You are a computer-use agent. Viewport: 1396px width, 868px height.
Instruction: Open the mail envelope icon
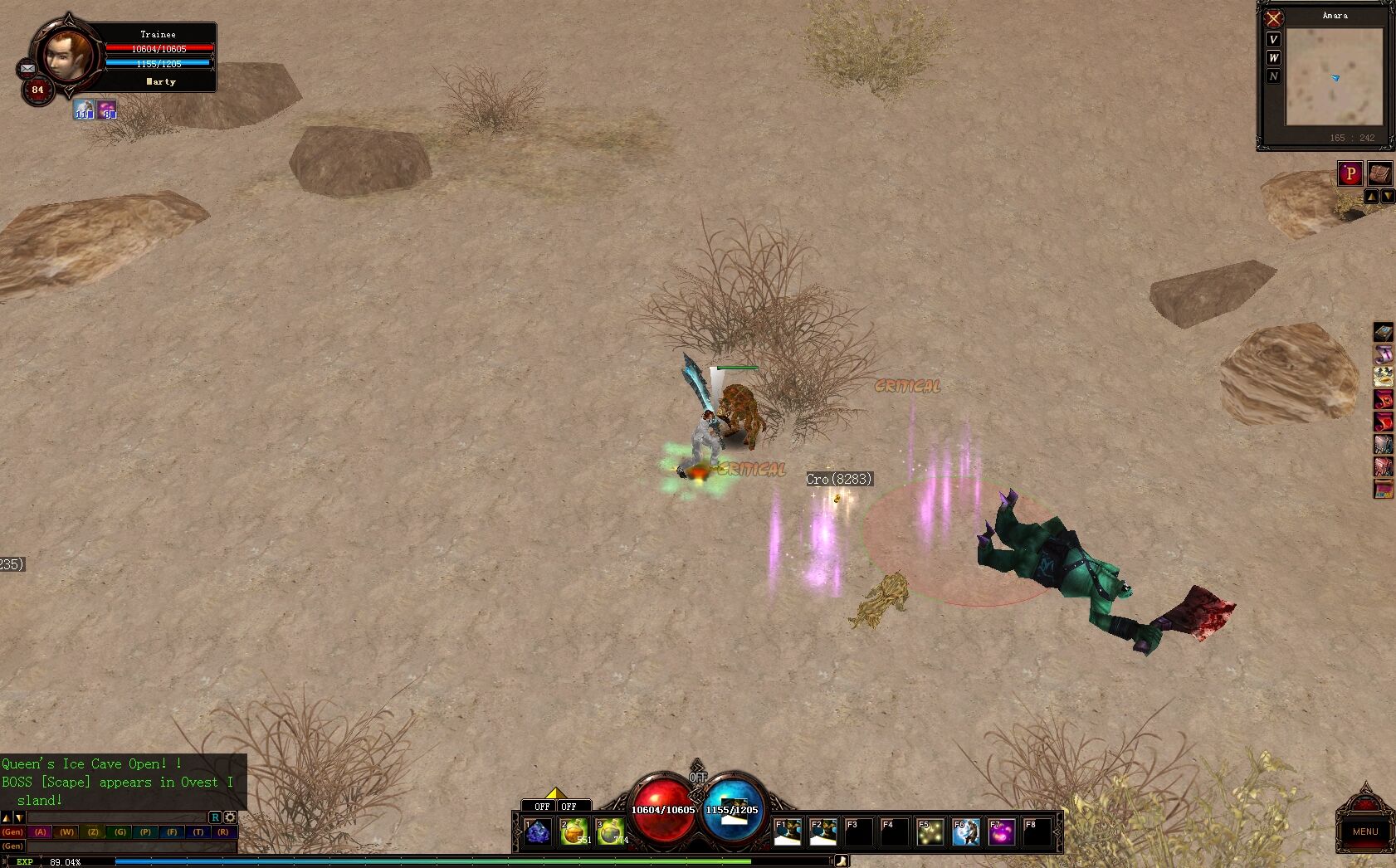[27, 68]
